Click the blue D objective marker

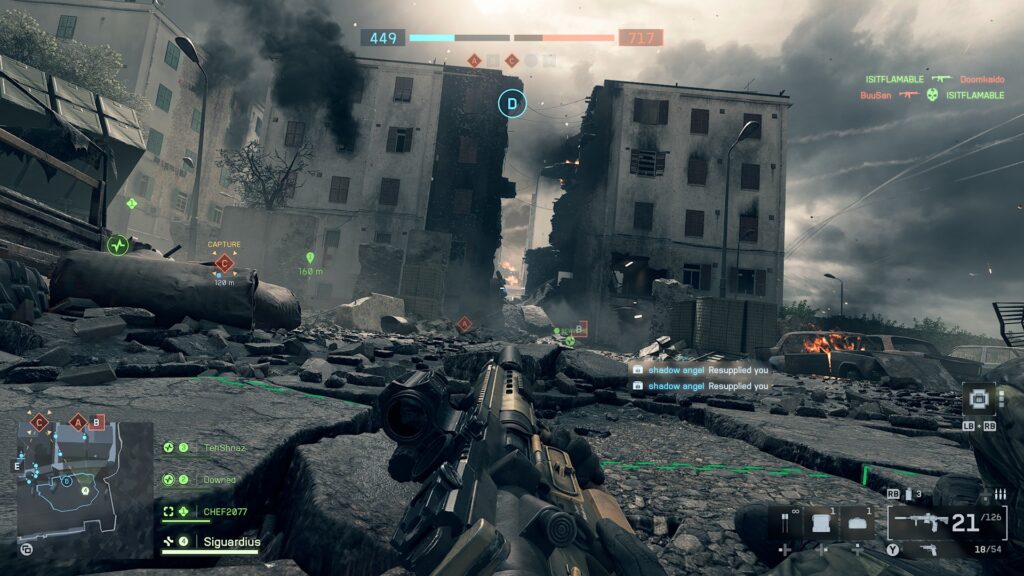513,102
